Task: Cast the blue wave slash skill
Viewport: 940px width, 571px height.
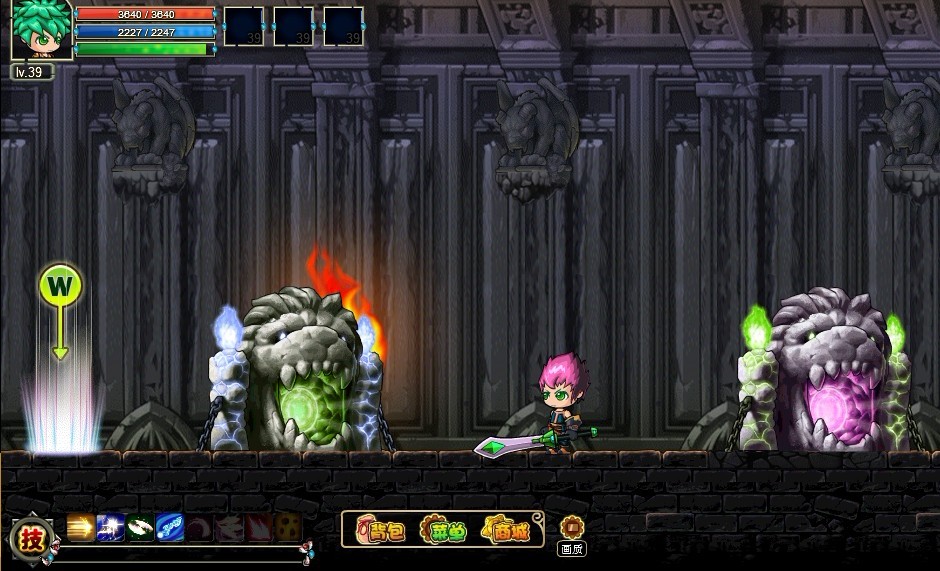Action: (x=170, y=527)
